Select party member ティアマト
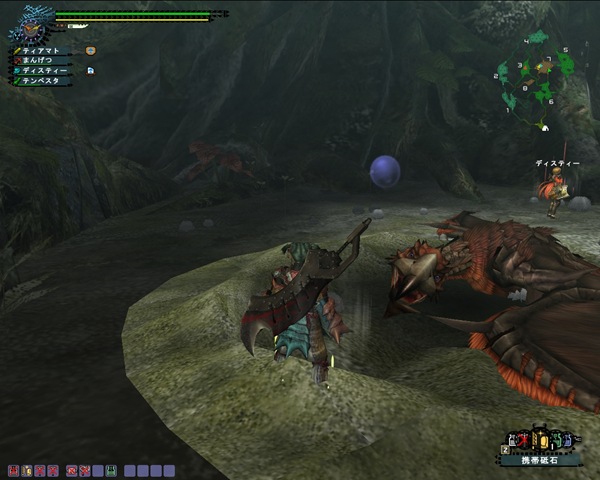 44,49
